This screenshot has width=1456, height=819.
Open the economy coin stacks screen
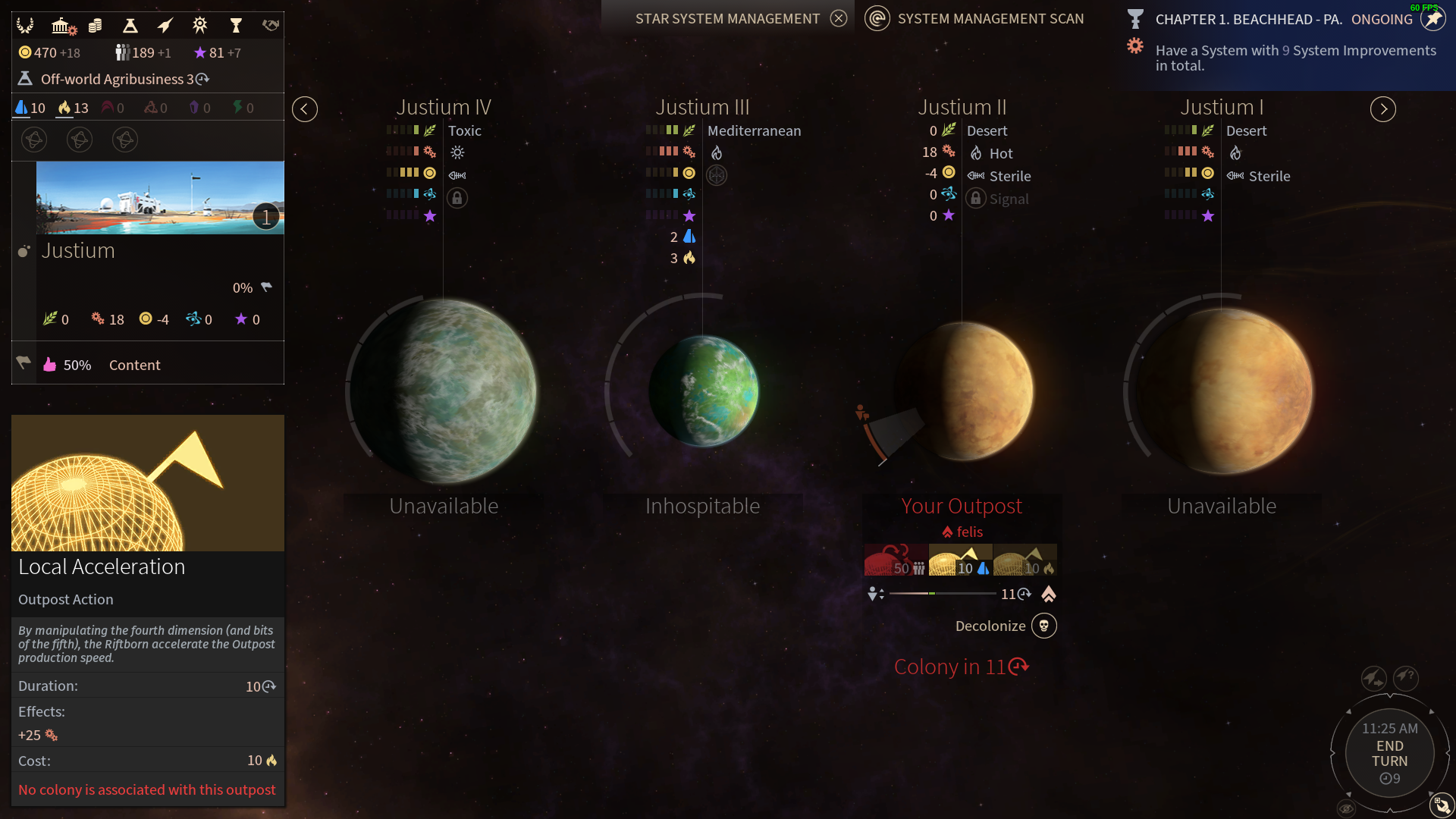point(95,26)
